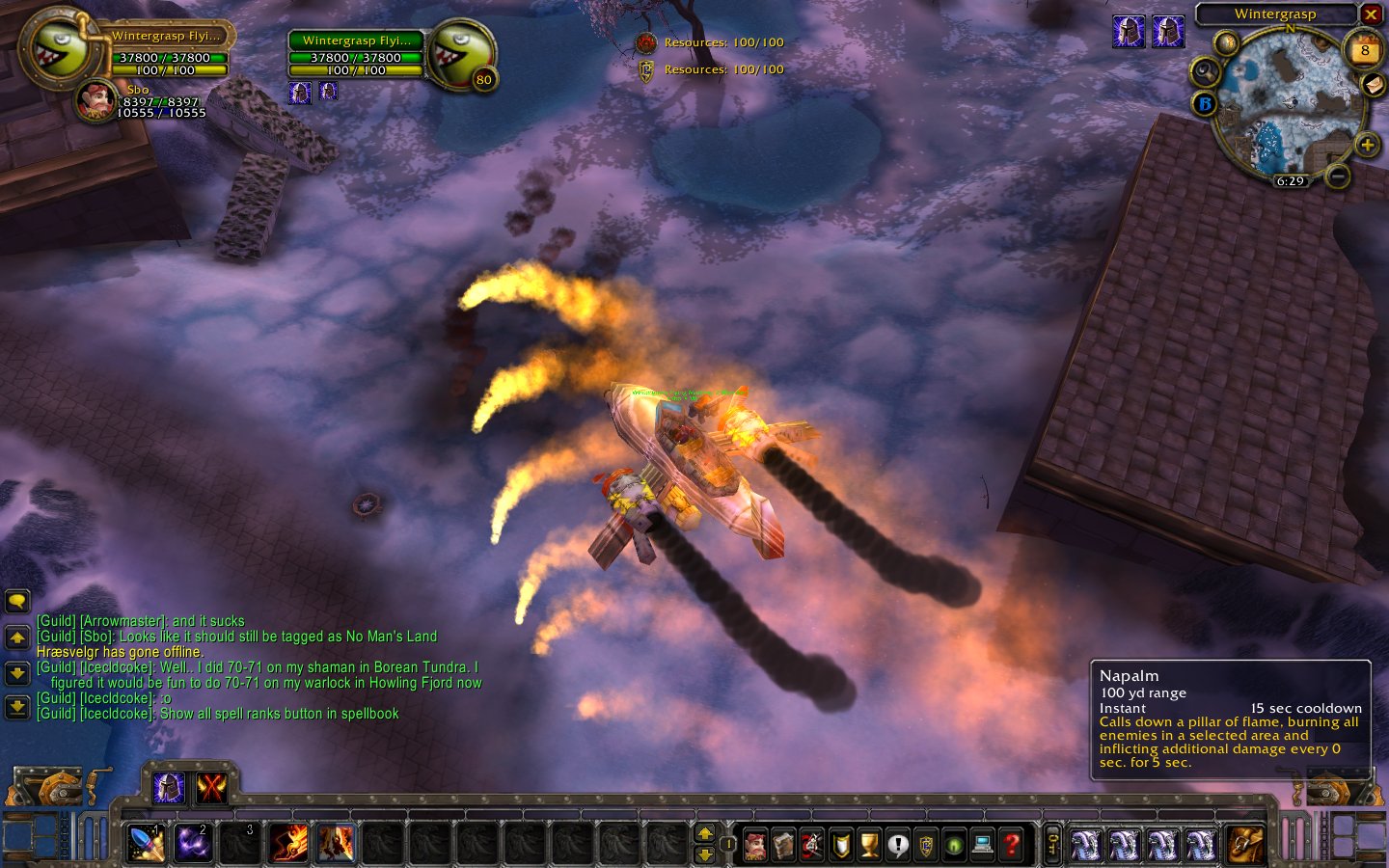Close the Wintergrasp minimap with the X

(x=1371, y=14)
